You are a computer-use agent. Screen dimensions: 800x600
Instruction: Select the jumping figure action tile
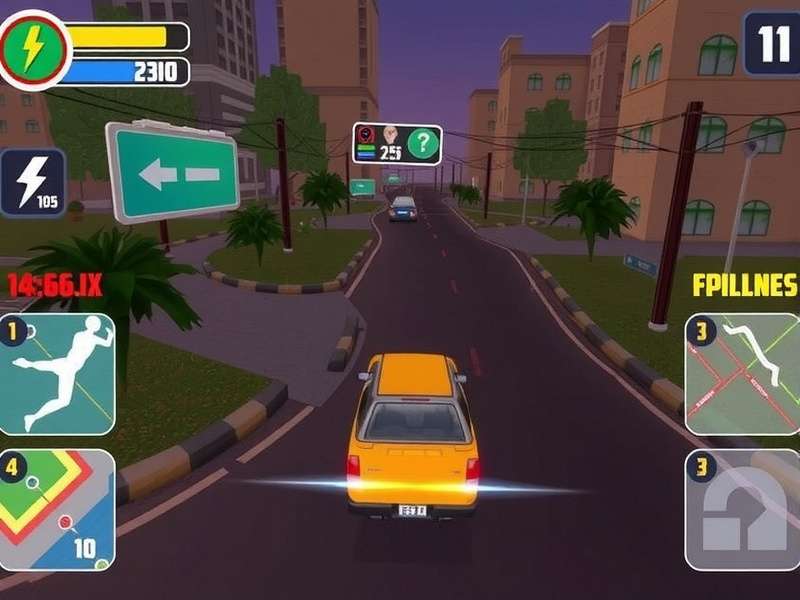(57, 374)
